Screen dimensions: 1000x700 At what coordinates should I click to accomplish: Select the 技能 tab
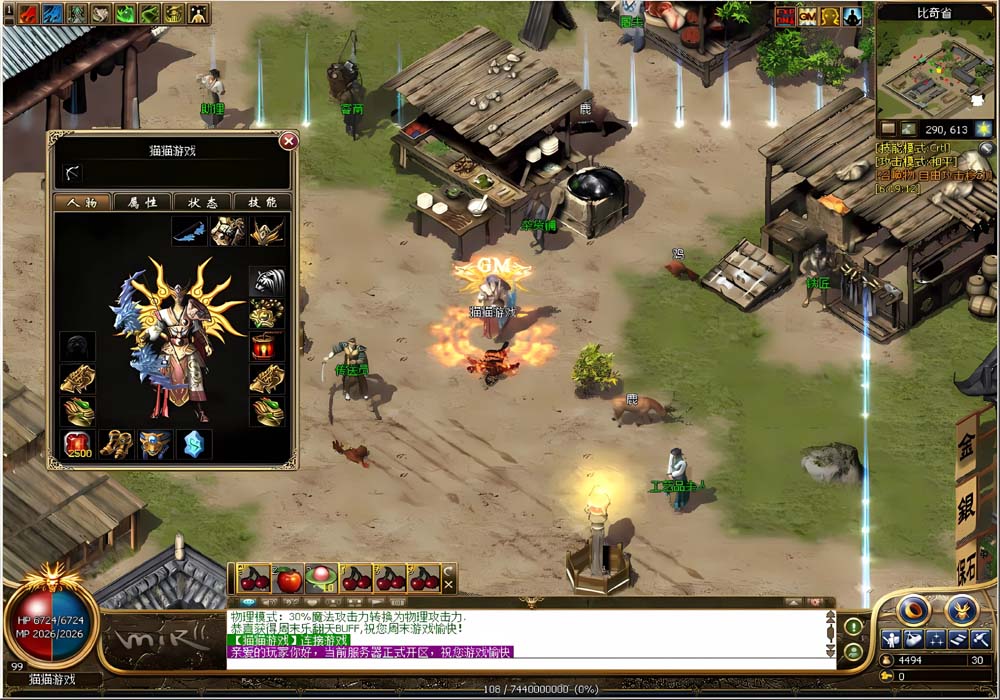click(x=262, y=202)
